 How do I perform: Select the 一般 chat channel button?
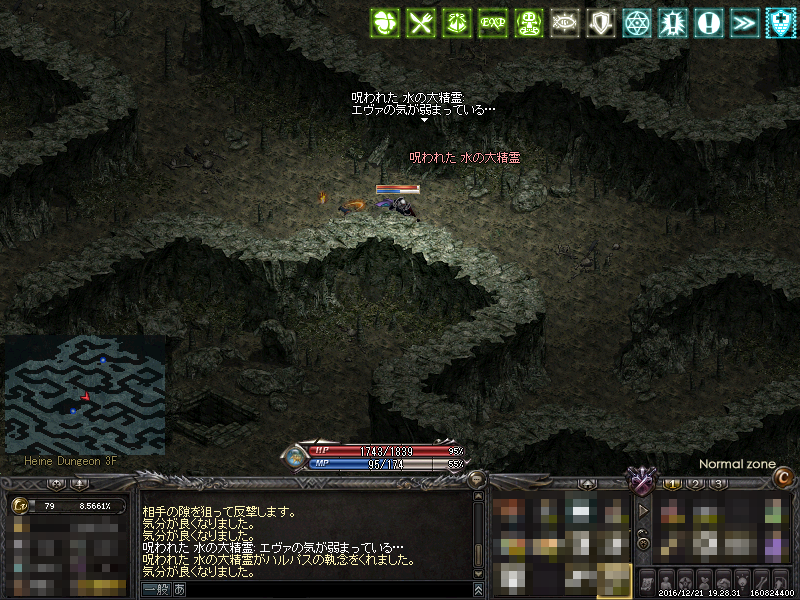pyautogui.click(x=156, y=590)
